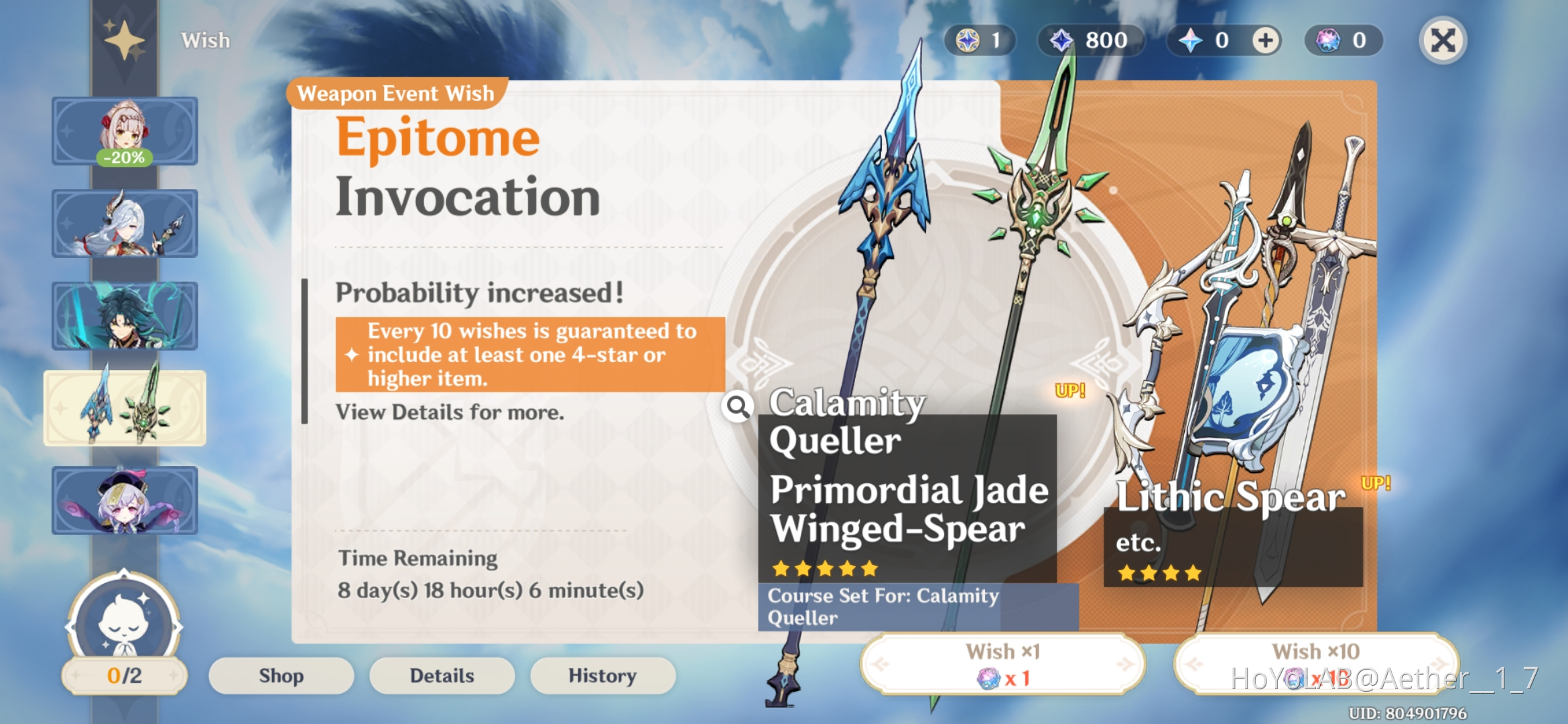1568x724 pixels.
Task: Tap the UP! badge on Lithic Spear
Action: tap(1374, 481)
